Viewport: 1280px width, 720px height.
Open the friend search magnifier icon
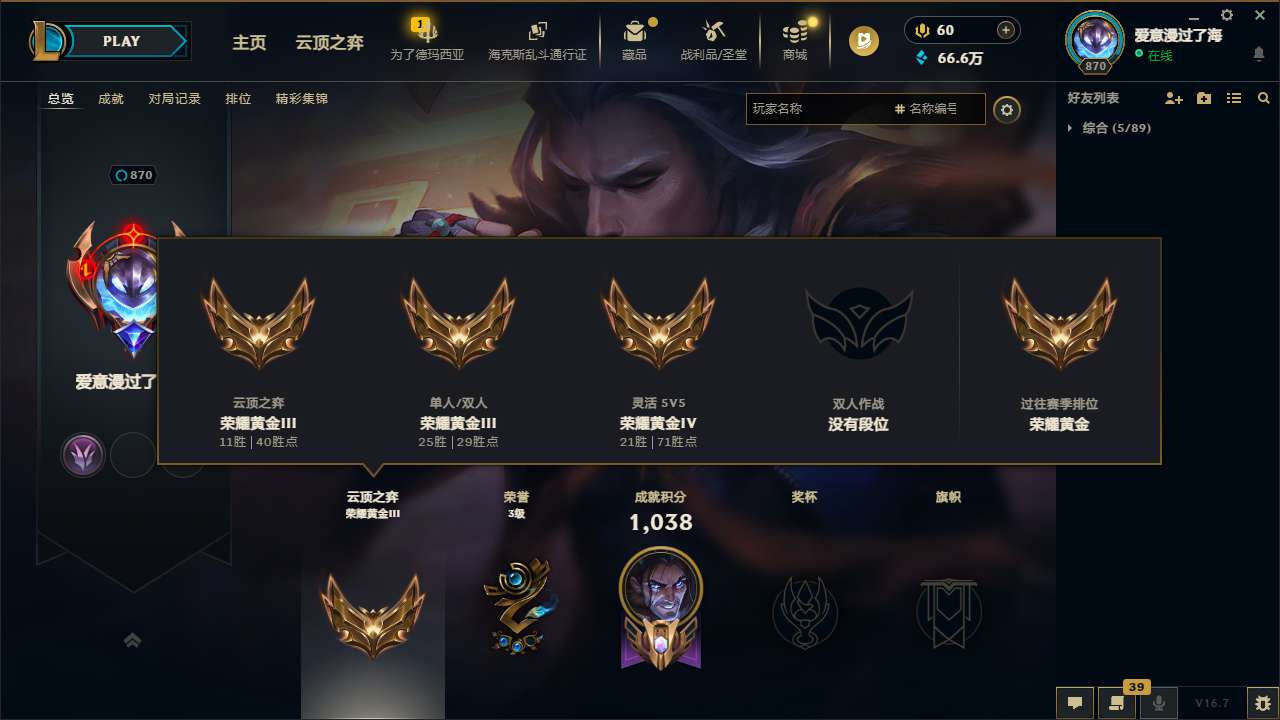point(1263,98)
